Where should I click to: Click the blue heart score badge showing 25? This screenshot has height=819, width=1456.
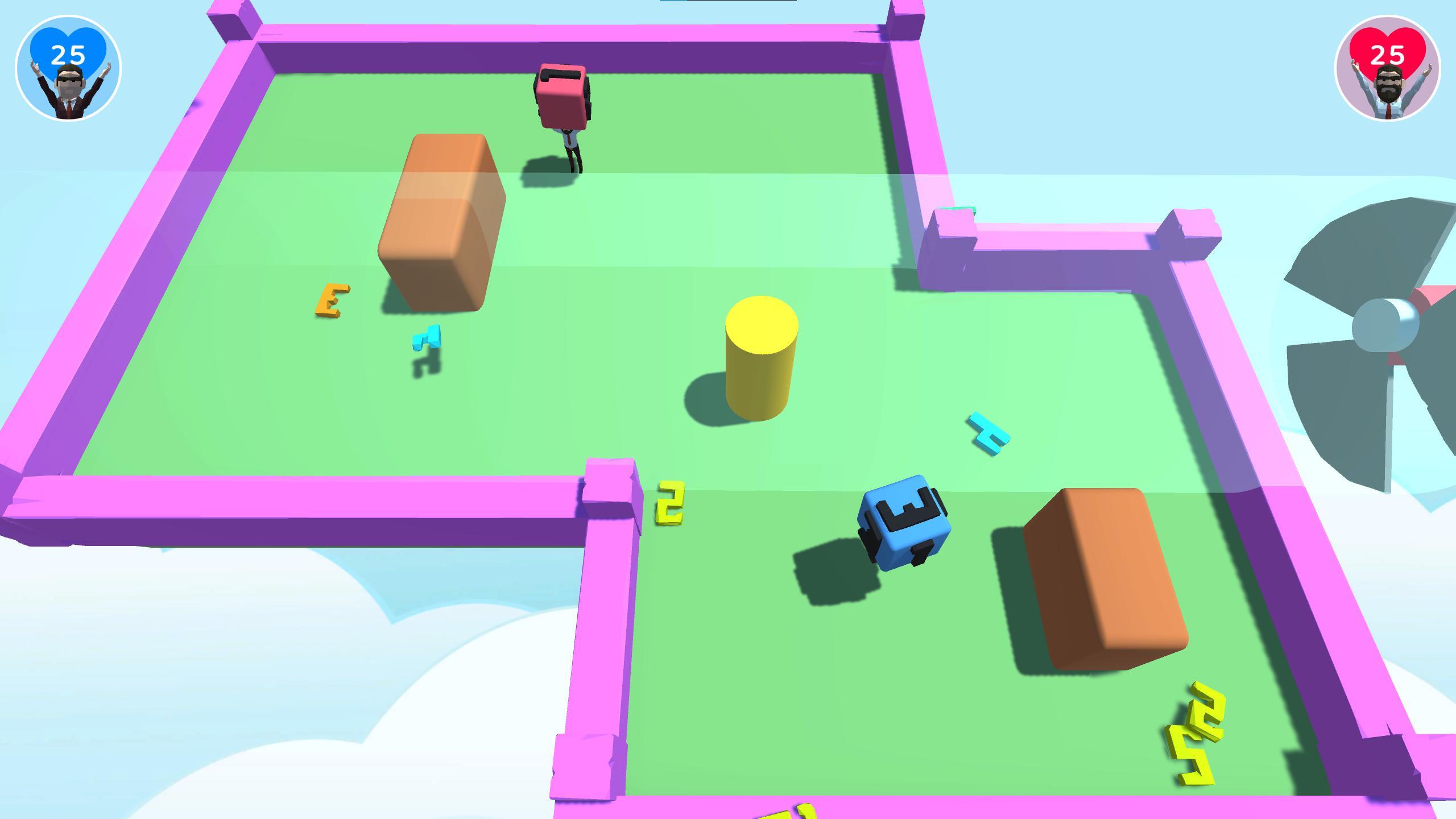pyautogui.click(x=68, y=54)
